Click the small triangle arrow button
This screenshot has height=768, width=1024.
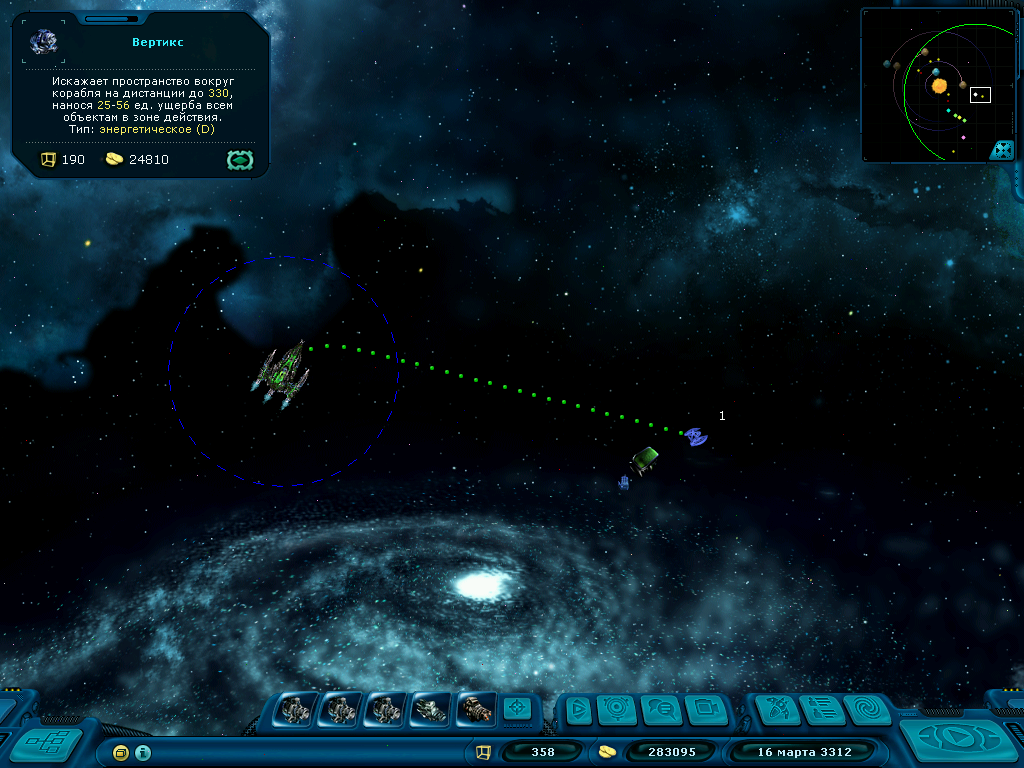click(x=576, y=710)
